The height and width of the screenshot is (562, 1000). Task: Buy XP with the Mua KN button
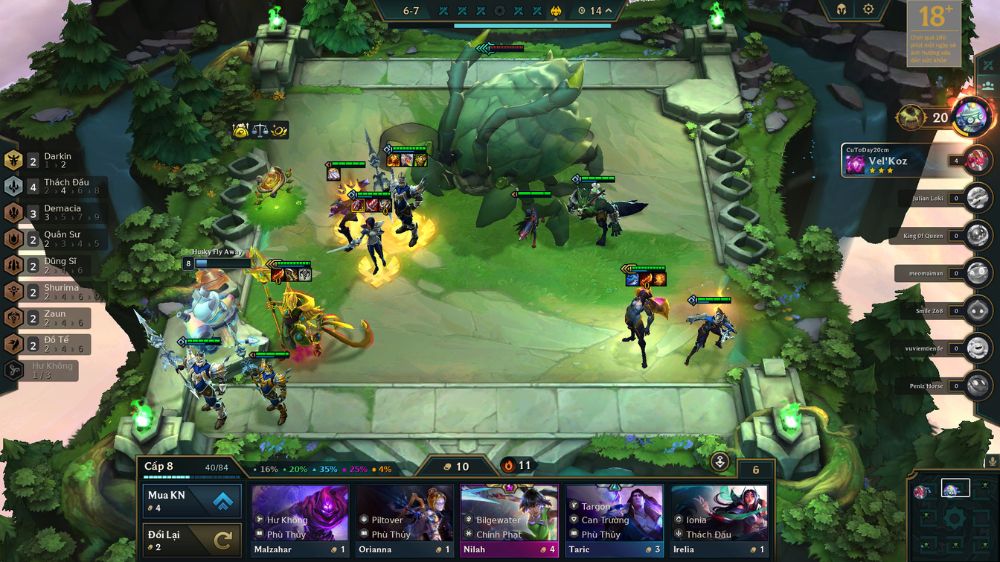click(x=191, y=501)
